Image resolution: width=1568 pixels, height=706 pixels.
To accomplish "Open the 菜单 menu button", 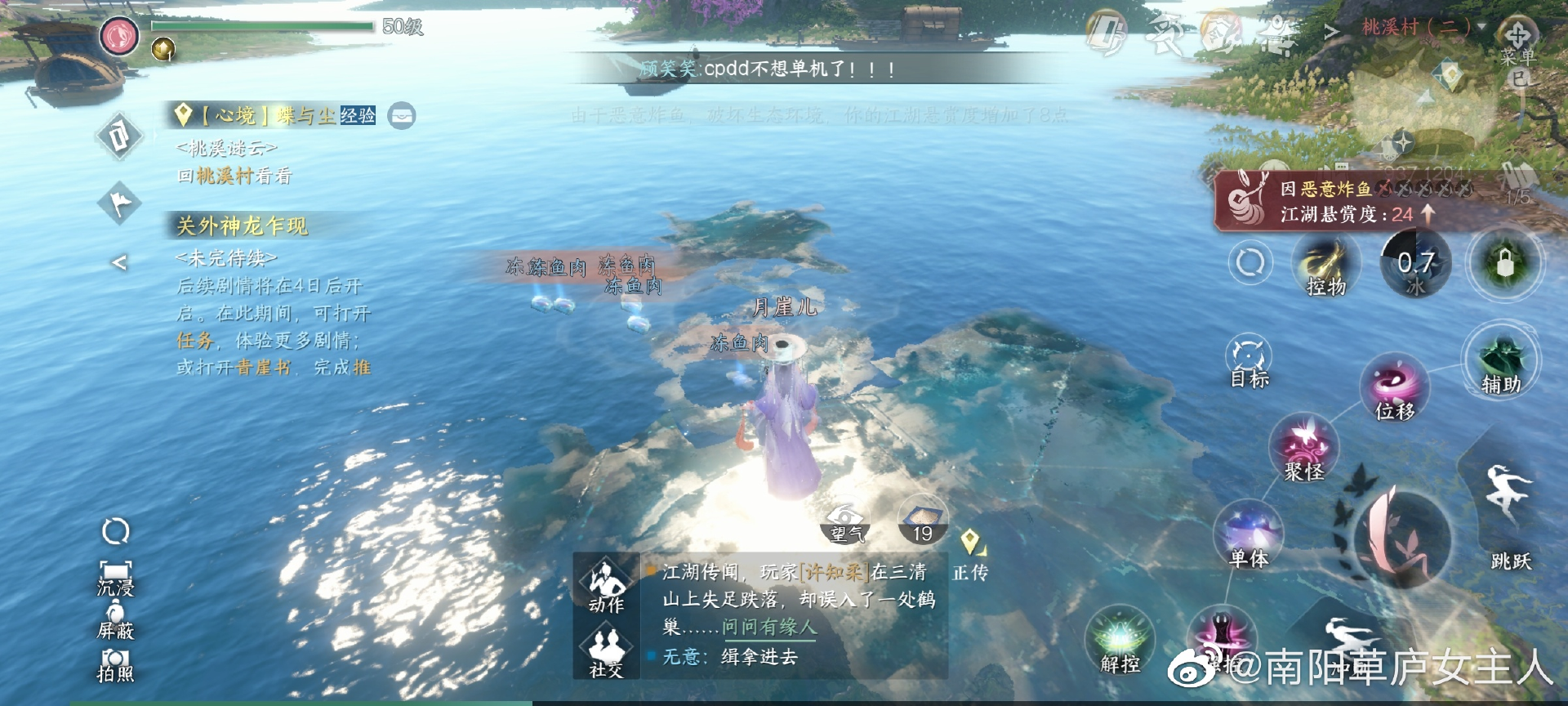I will coord(1517,43).
